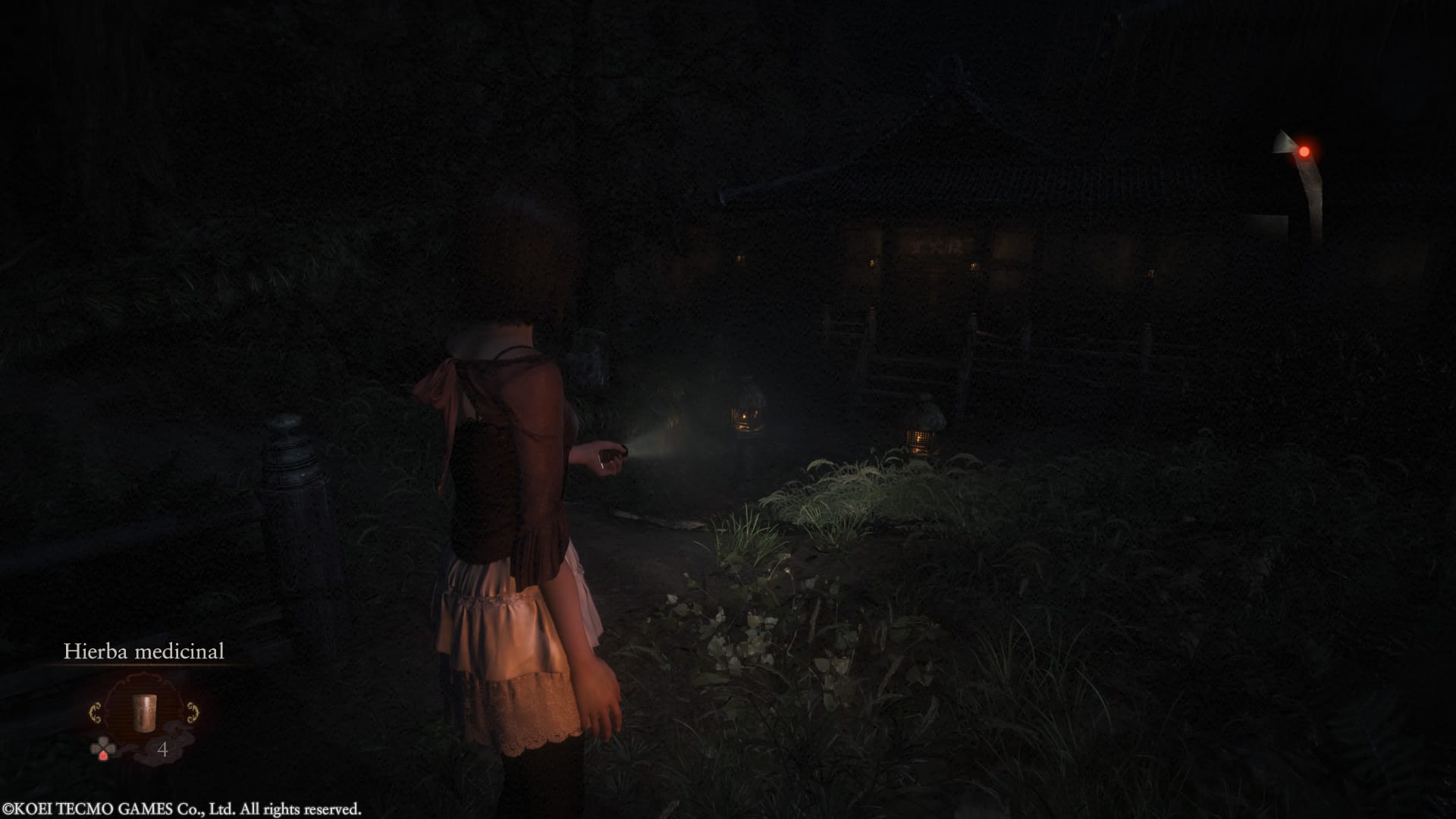Viewport: 1456px width, 819px height.
Task: Click the circular ornamental frame around the item
Action: point(145,679)
